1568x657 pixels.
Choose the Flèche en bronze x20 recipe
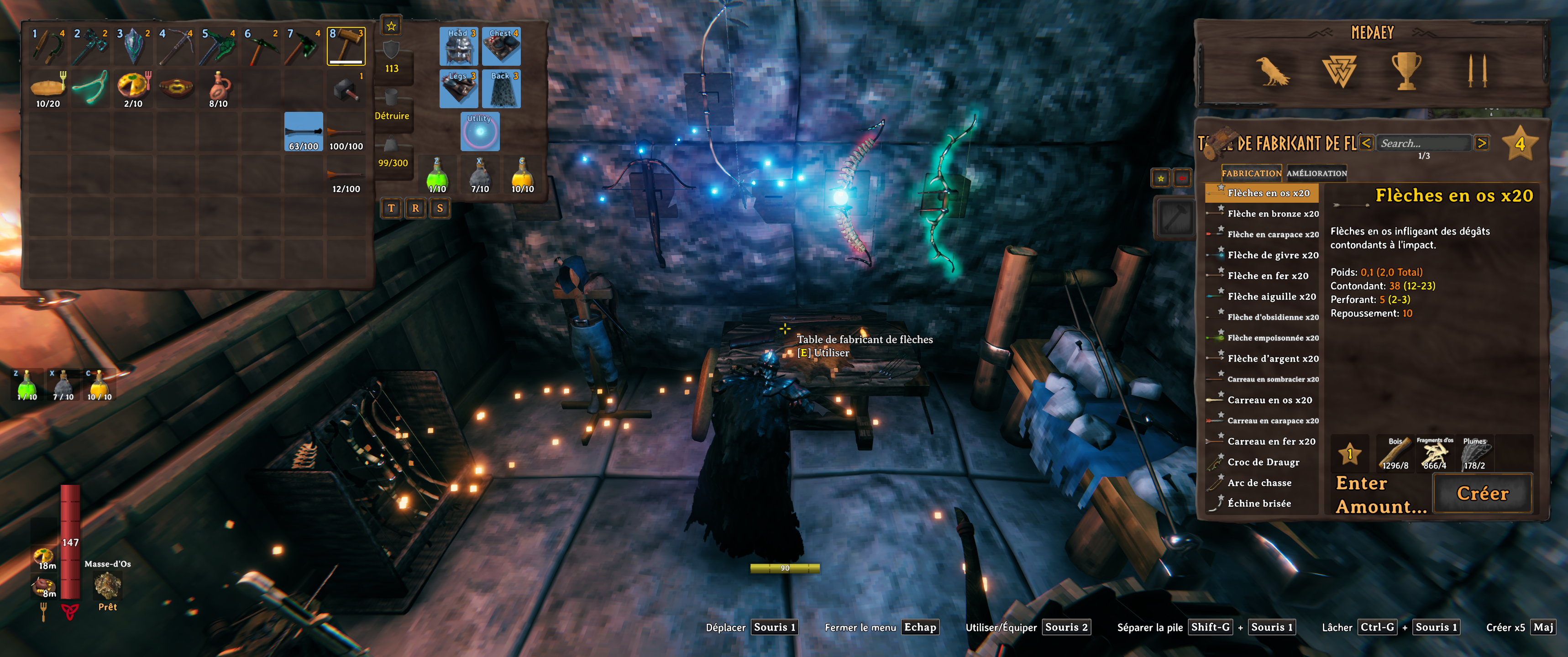1273,214
